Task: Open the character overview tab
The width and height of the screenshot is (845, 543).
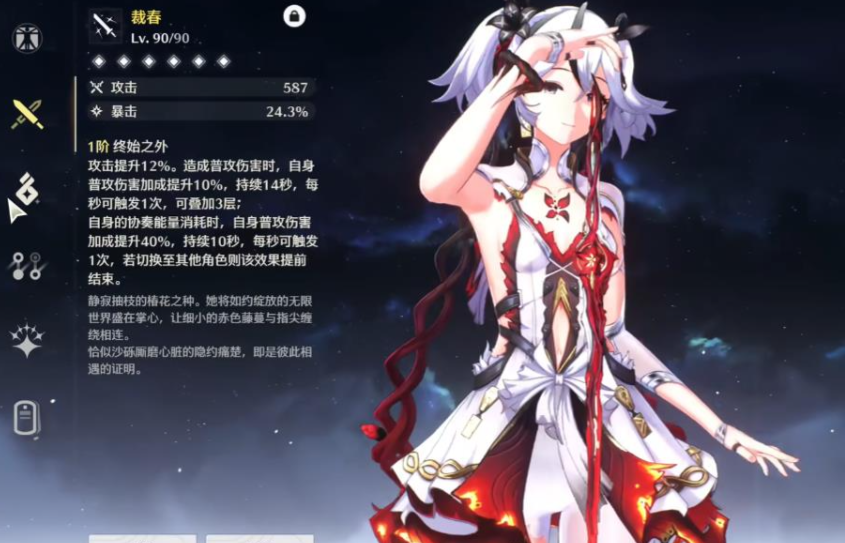Action: [26, 38]
